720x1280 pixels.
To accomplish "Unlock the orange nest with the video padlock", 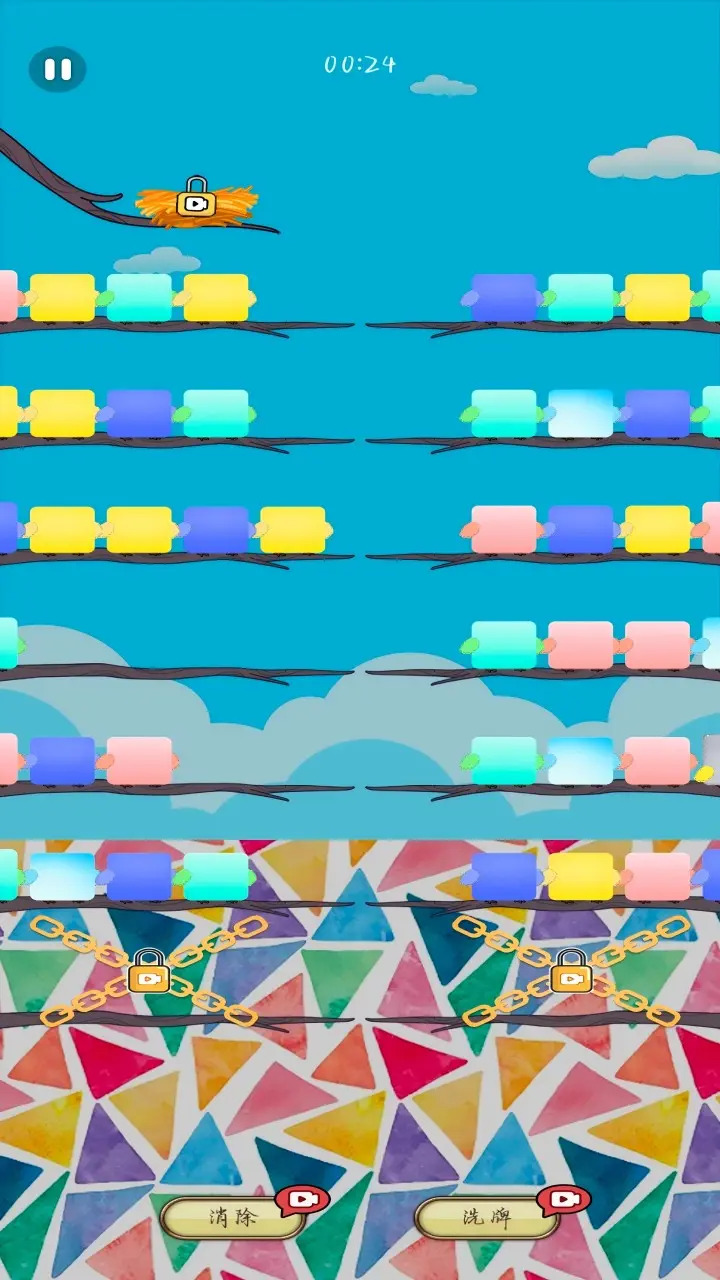I will click(x=197, y=199).
